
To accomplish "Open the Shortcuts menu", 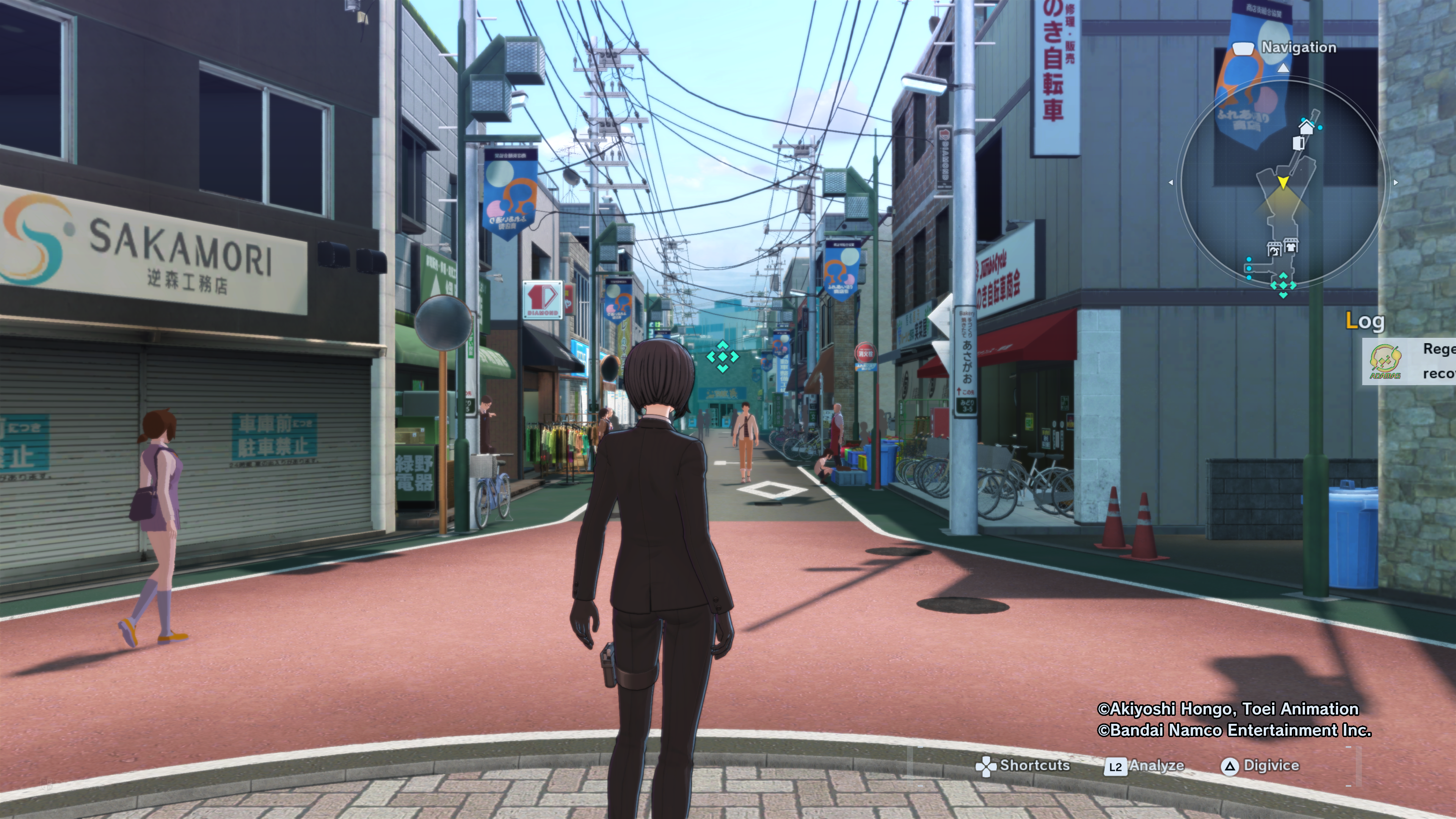I will click(1023, 766).
